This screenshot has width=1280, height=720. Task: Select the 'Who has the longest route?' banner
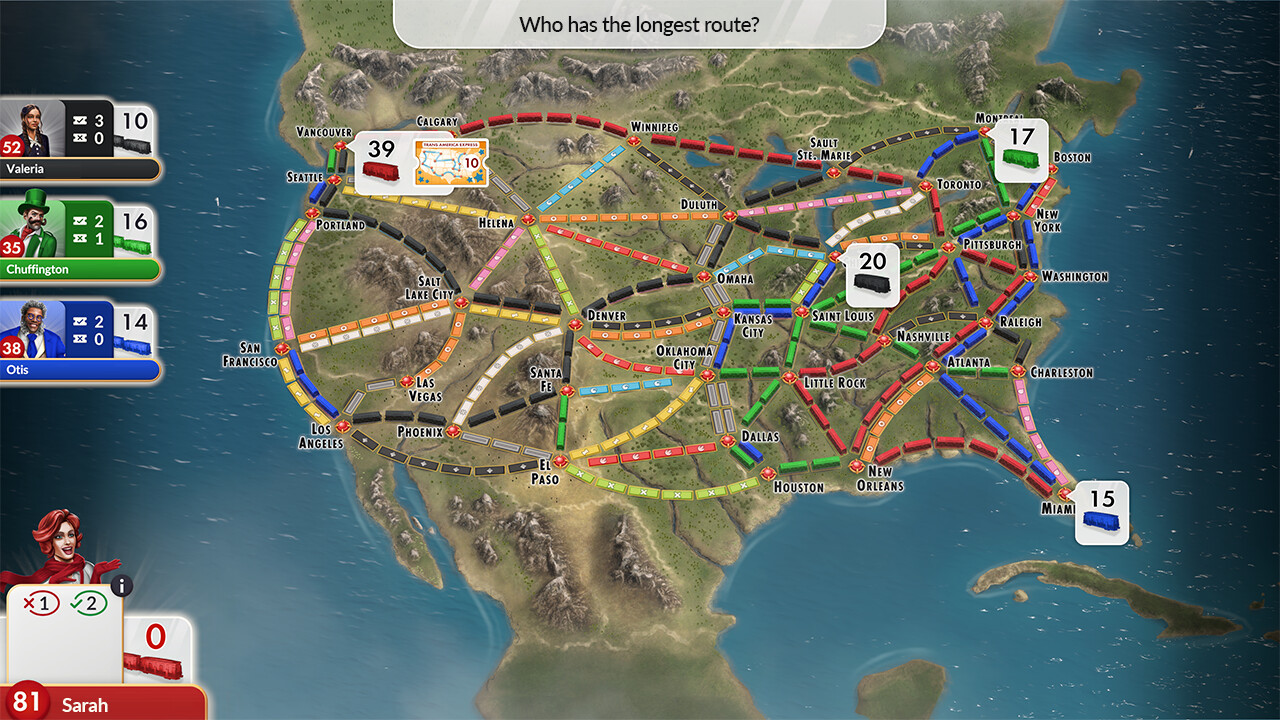pyautogui.click(x=639, y=24)
